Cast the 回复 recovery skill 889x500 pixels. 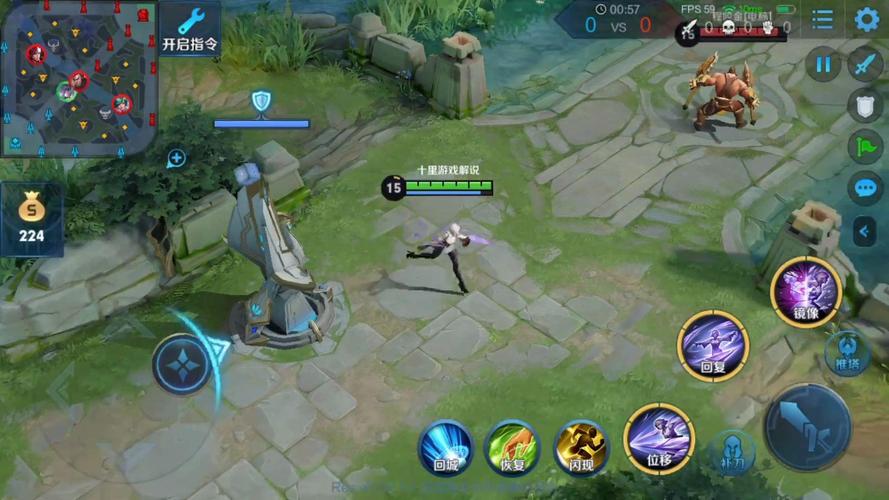coord(712,345)
